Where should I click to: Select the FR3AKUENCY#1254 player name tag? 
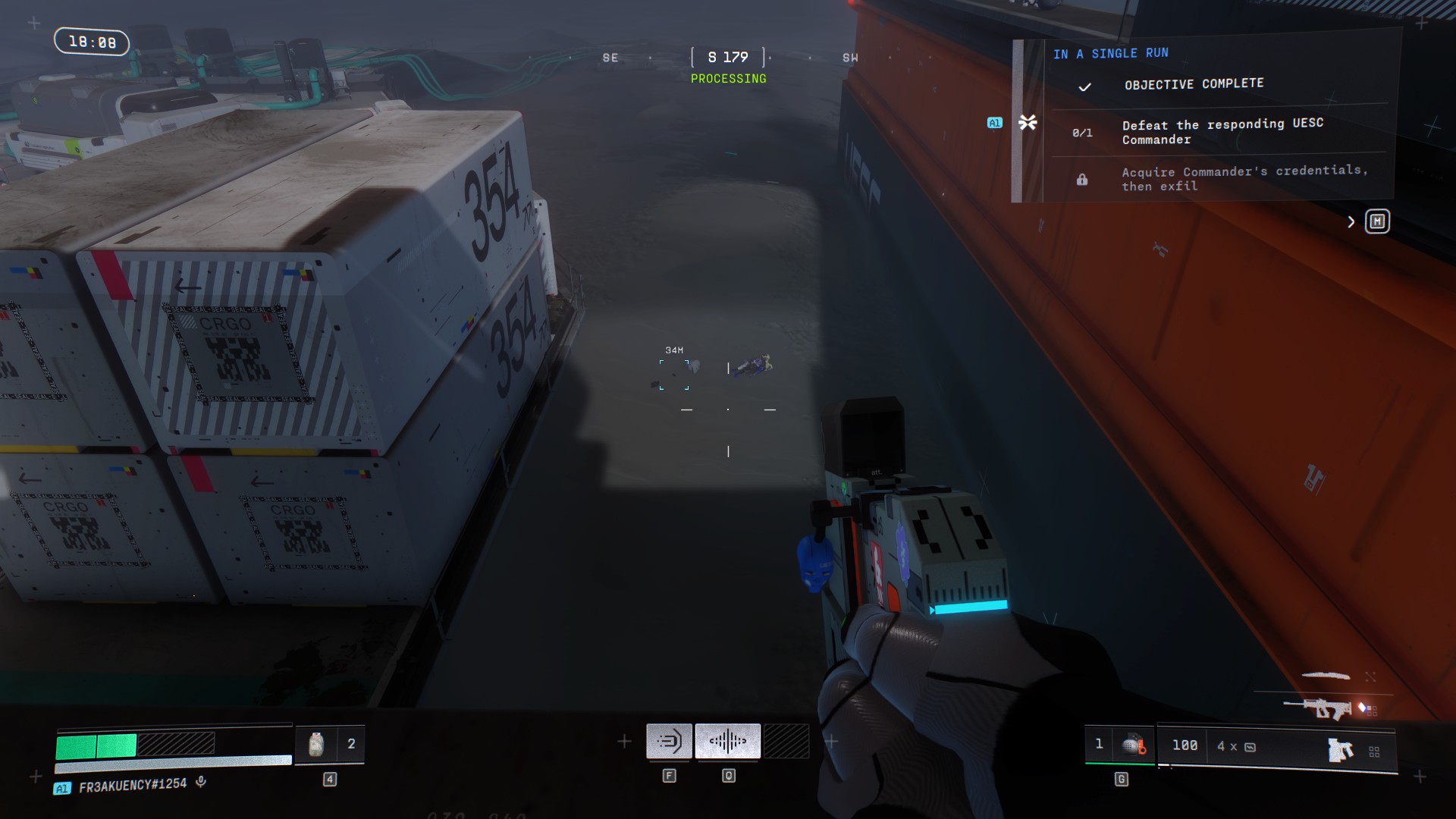coord(133,786)
